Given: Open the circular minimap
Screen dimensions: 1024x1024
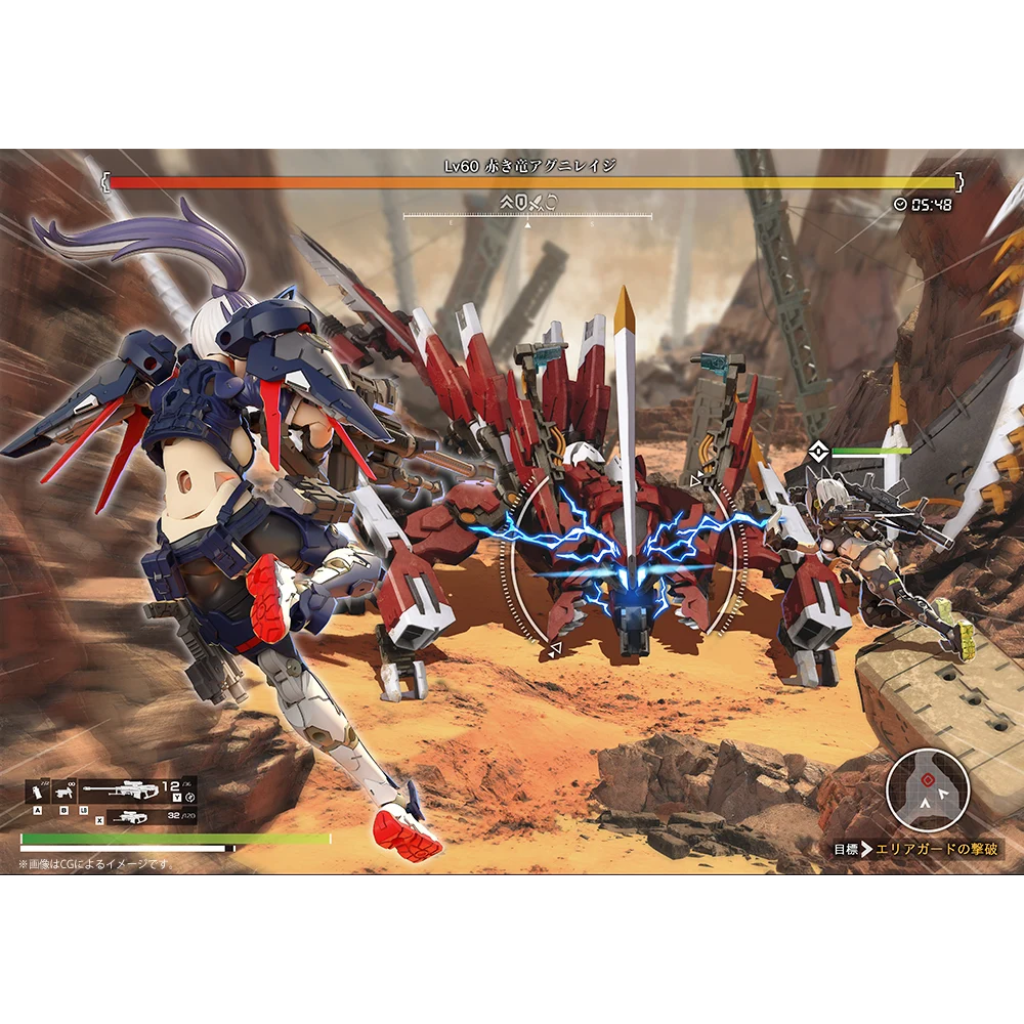Looking at the screenshot, I should click(927, 790).
